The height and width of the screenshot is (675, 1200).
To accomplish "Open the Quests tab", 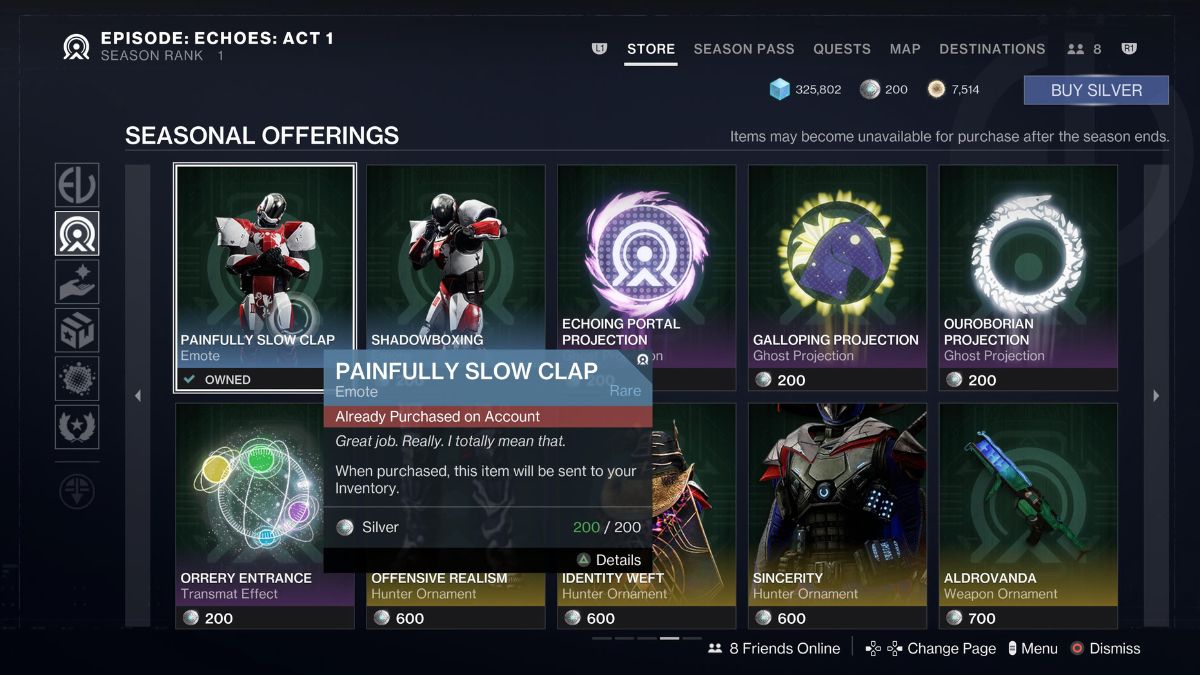I will [x=841, y=49].
